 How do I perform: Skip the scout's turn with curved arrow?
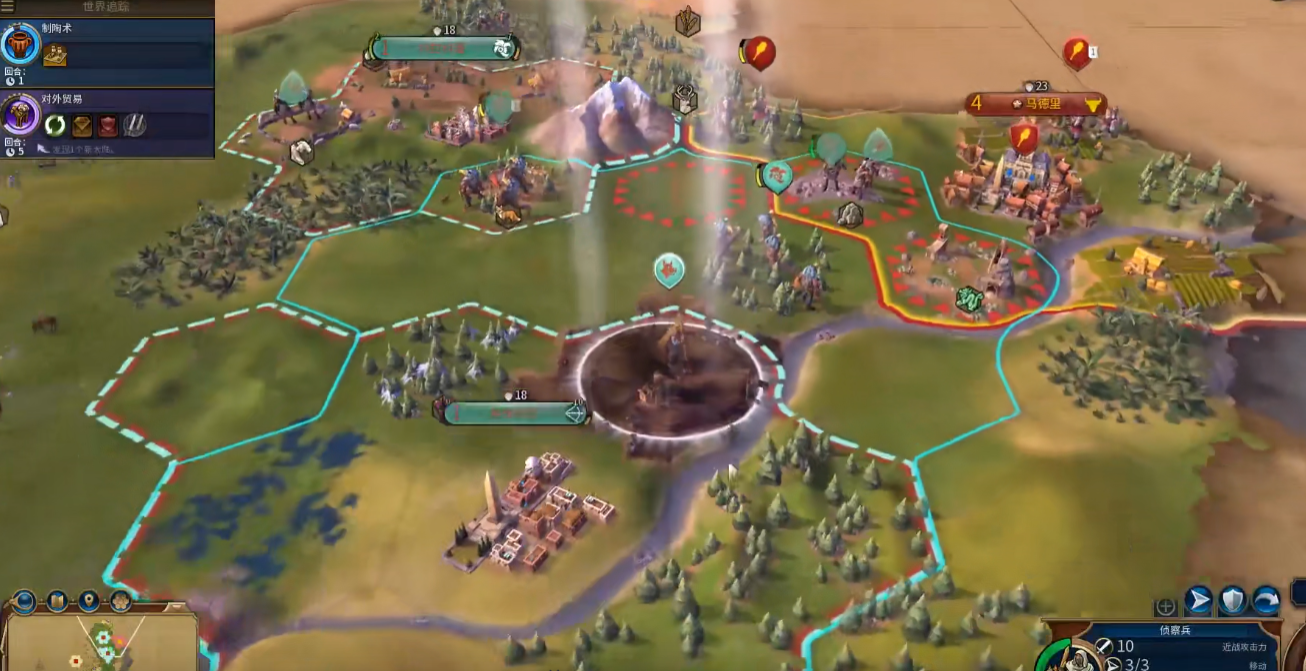(1266, 600)
